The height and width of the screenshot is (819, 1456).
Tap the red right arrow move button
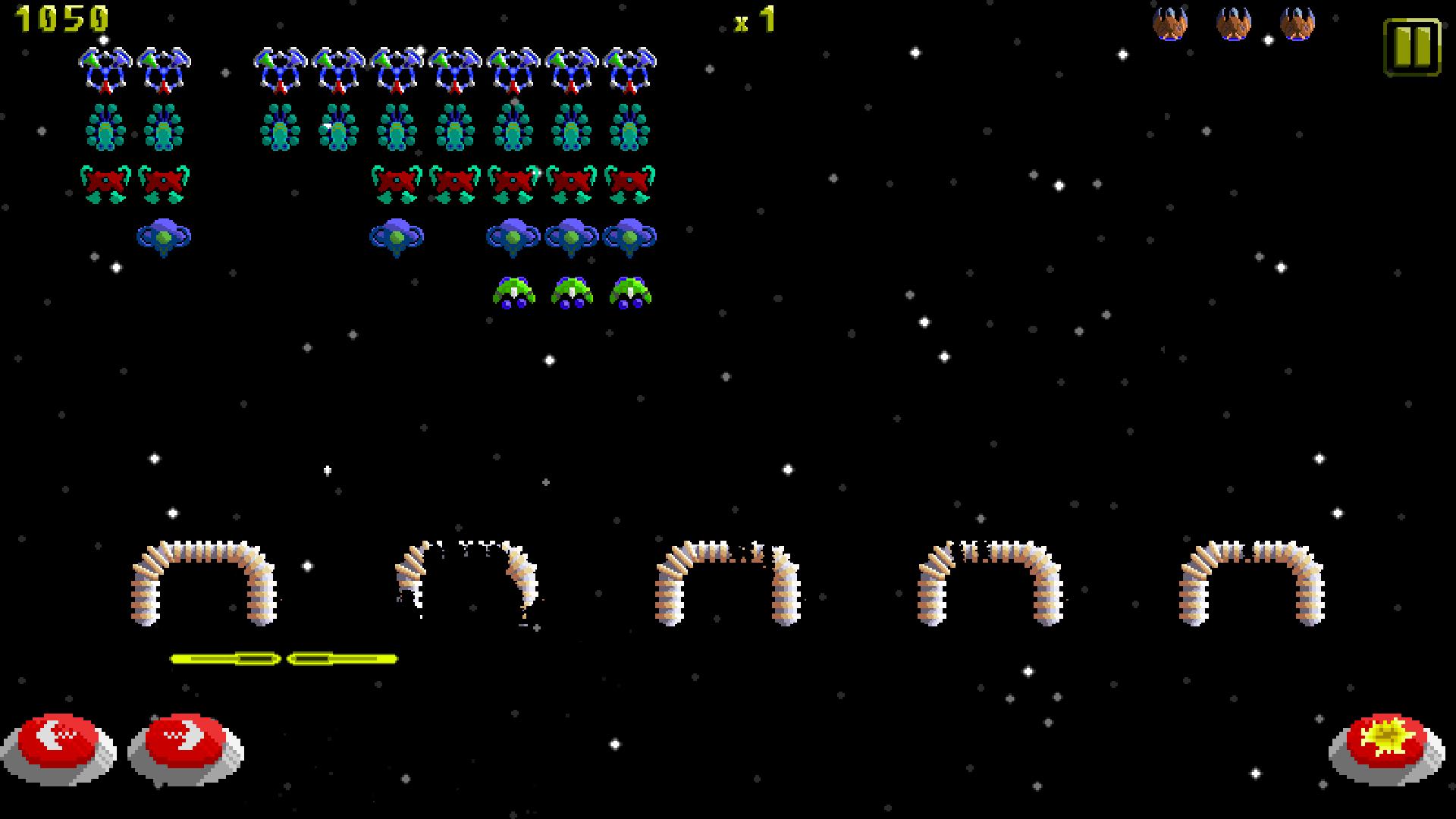pyautogui.click(x=186, y=742)
